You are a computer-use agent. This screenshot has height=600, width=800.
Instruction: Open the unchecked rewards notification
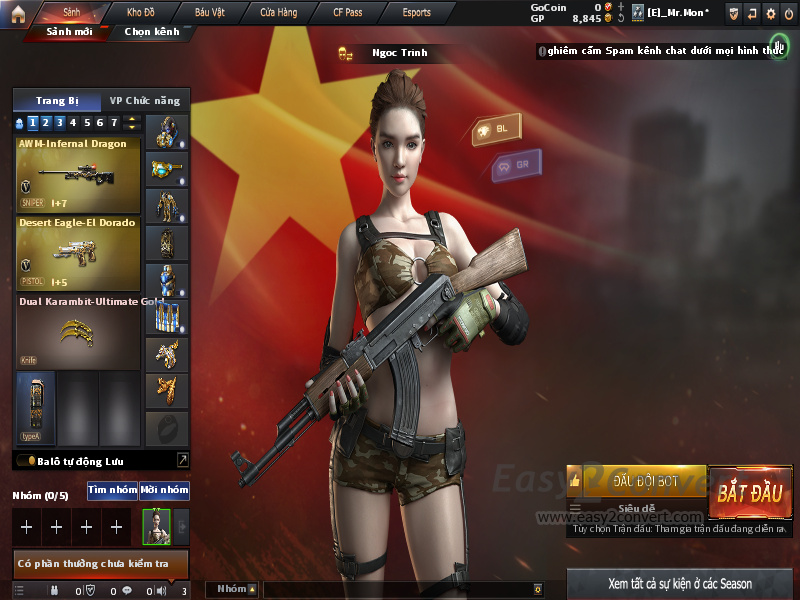pyautogui.click(x=98, y=565)
